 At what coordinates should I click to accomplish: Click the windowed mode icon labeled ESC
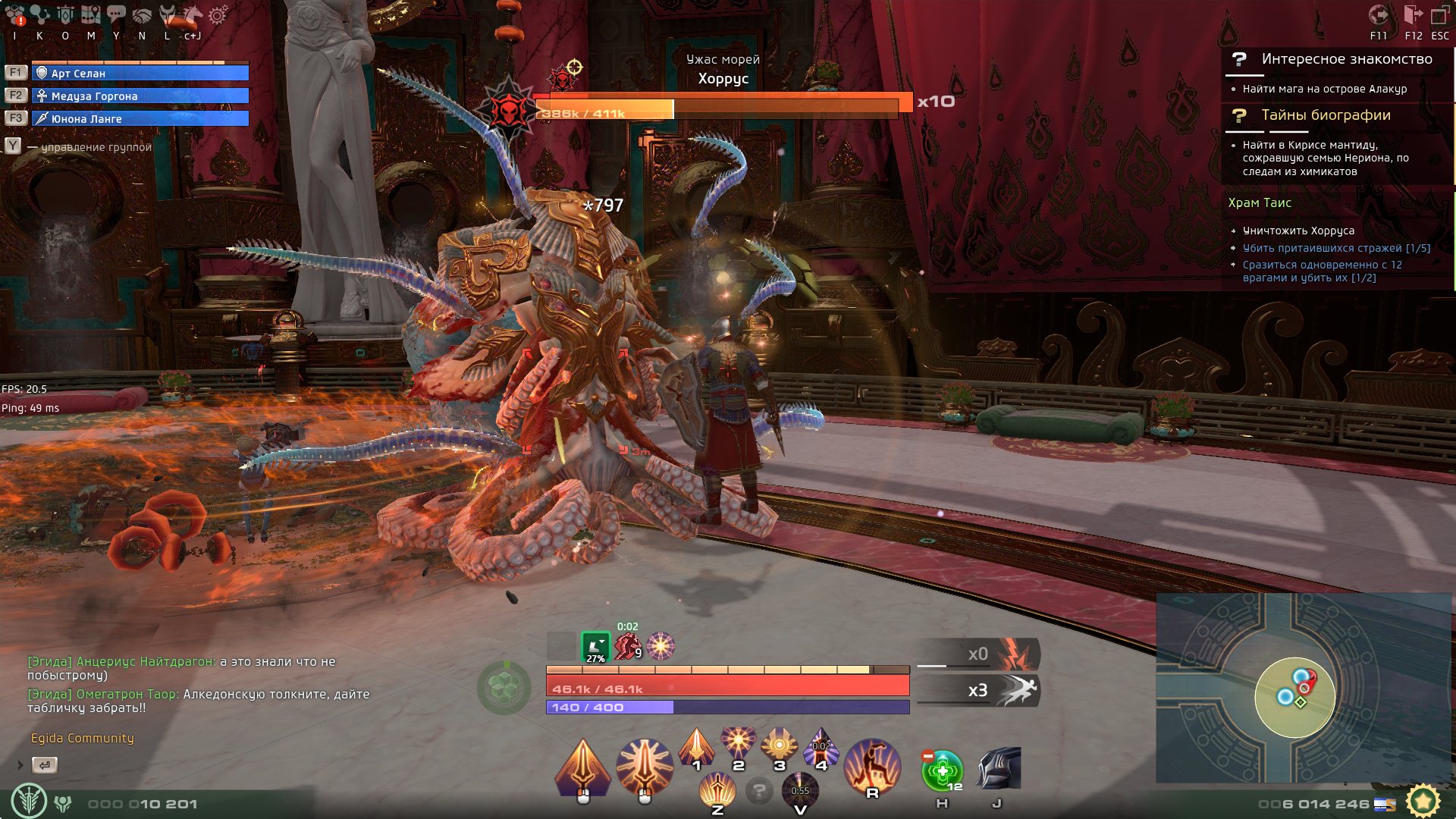coord(1439,15)
